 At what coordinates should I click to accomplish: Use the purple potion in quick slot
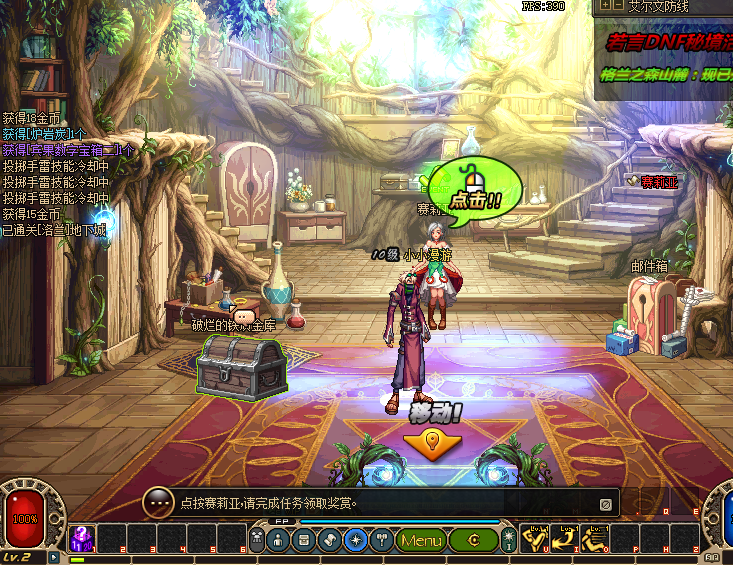(81, 539)
